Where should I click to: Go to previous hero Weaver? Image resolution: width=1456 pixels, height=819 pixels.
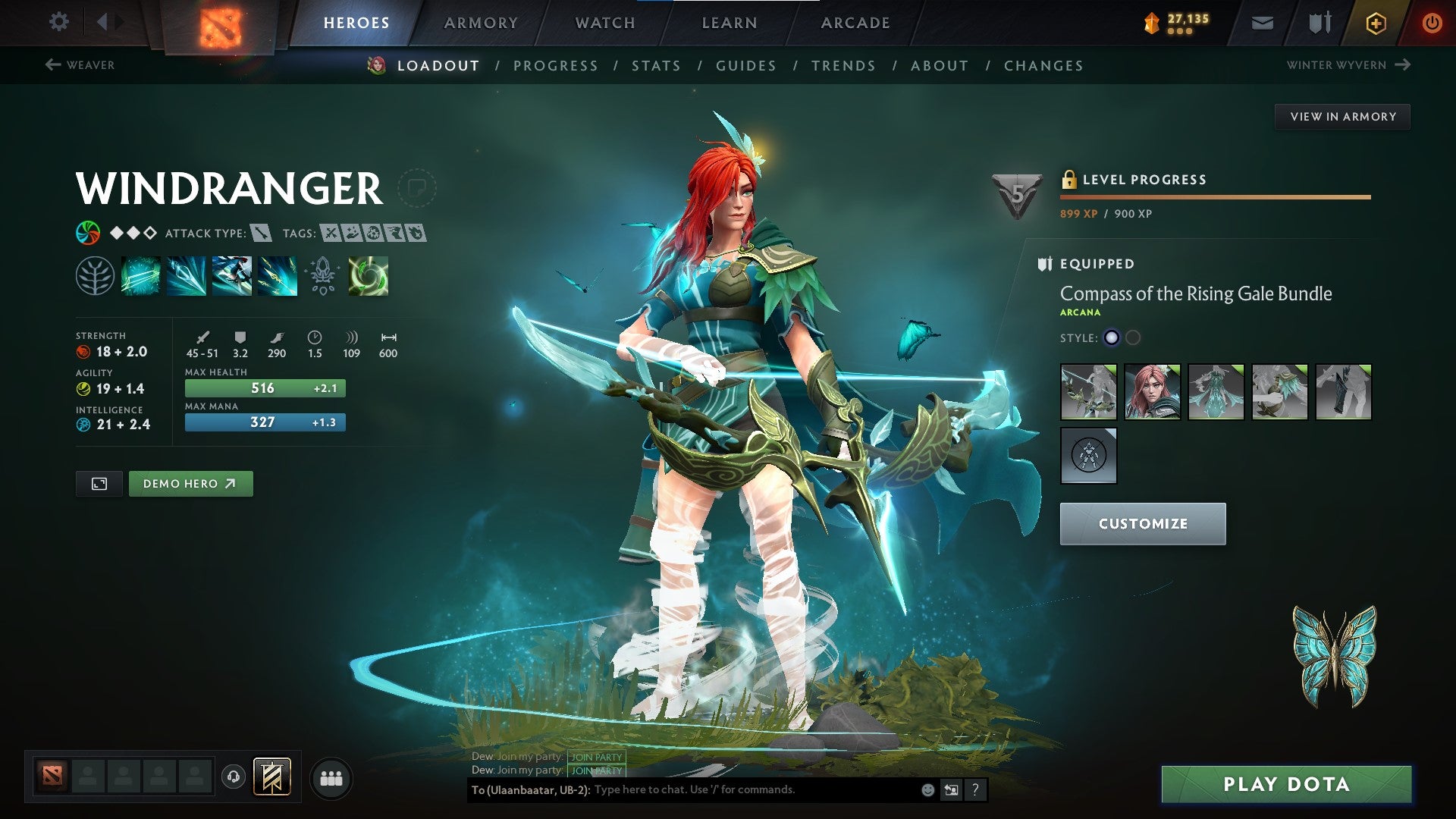coord(80,65)
